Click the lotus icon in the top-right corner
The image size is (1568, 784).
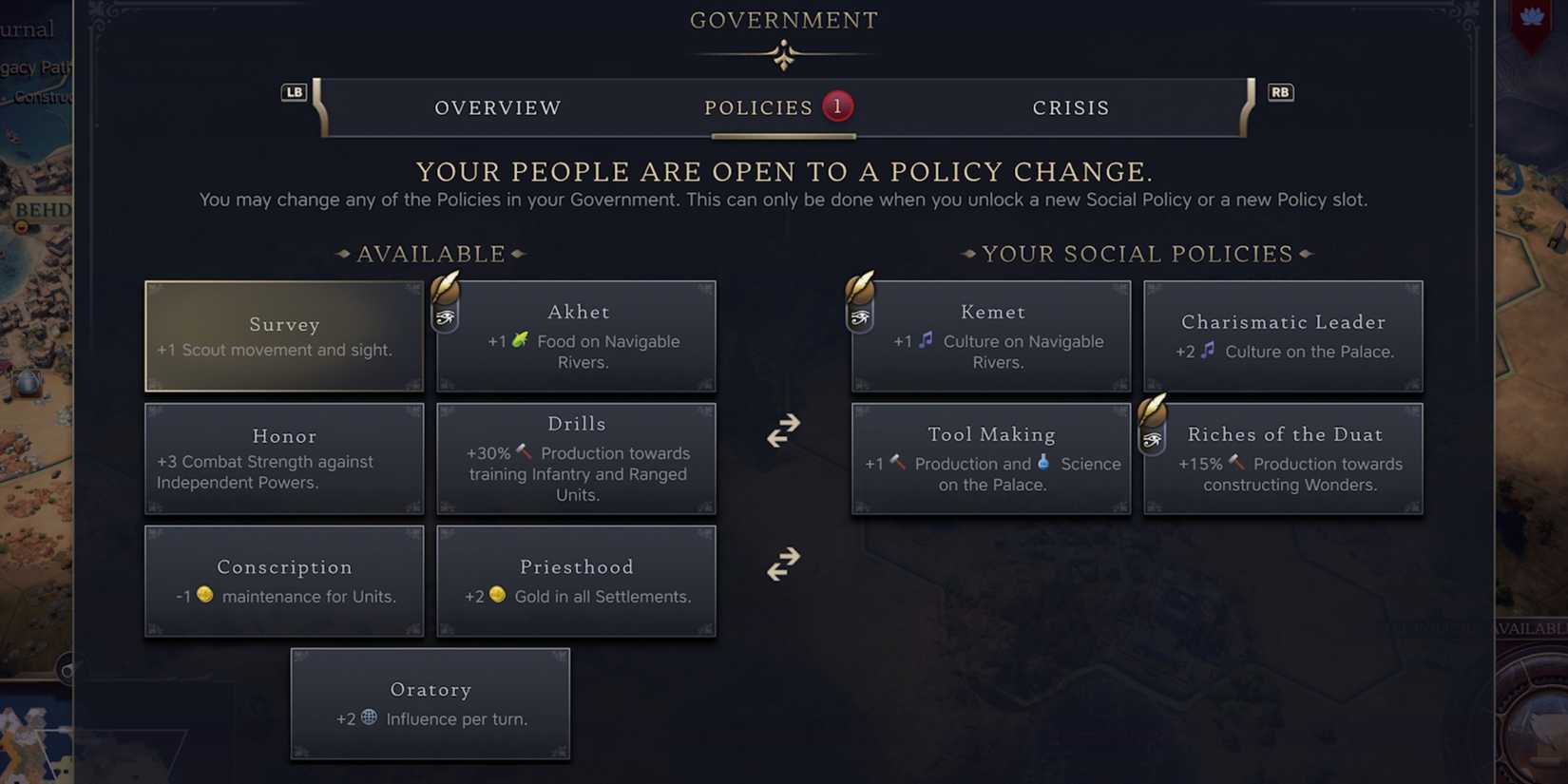tap(1530, 16)
